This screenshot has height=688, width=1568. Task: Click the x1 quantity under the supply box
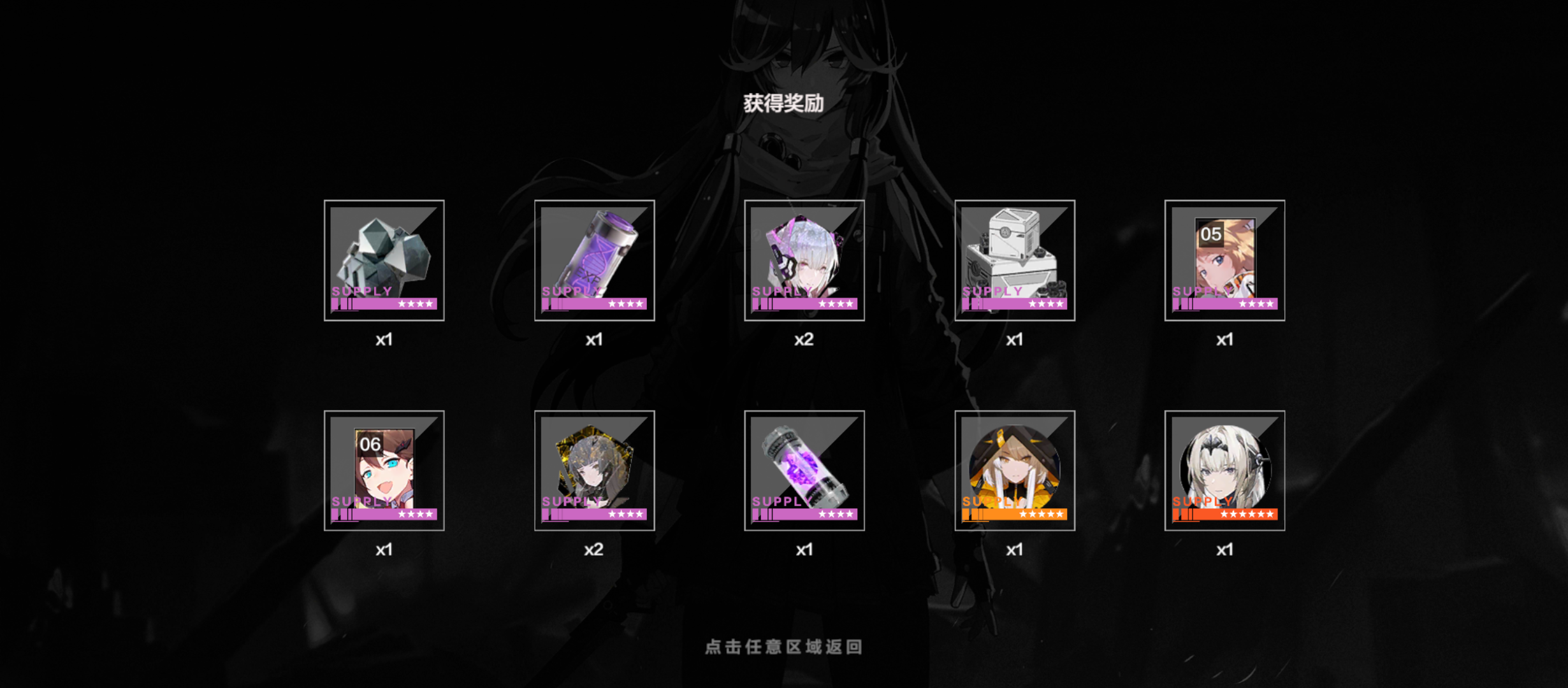pyautogui.click(x=1015, y=340)
